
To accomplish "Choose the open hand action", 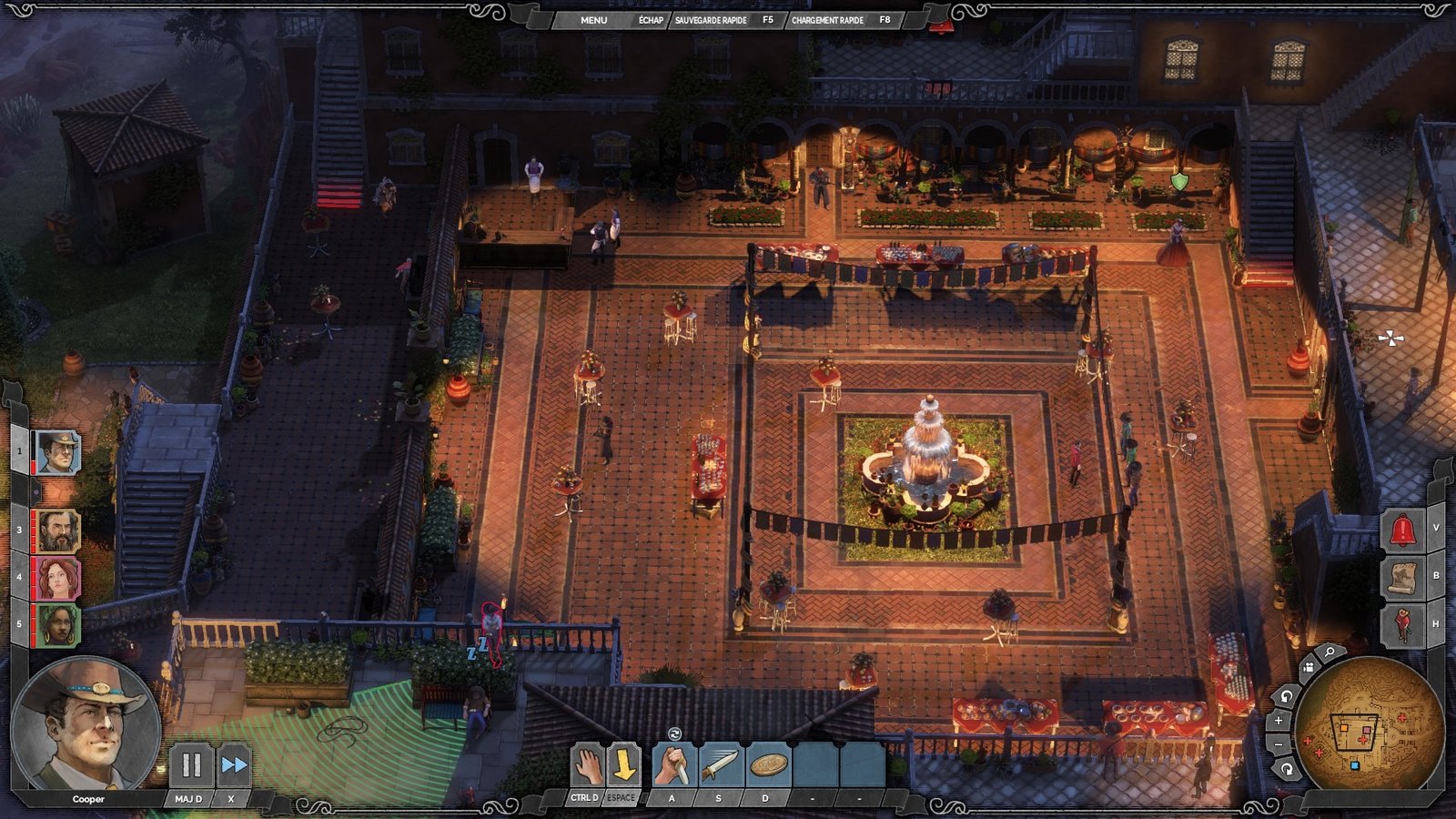I will (x=588, y=765).
